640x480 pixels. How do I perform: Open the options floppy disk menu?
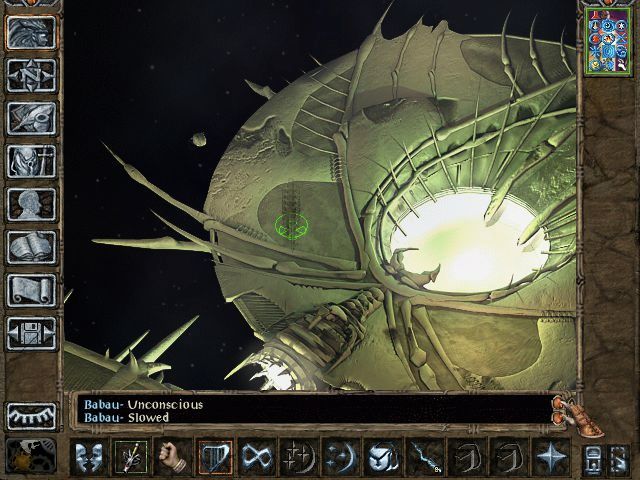coord(31,333)
